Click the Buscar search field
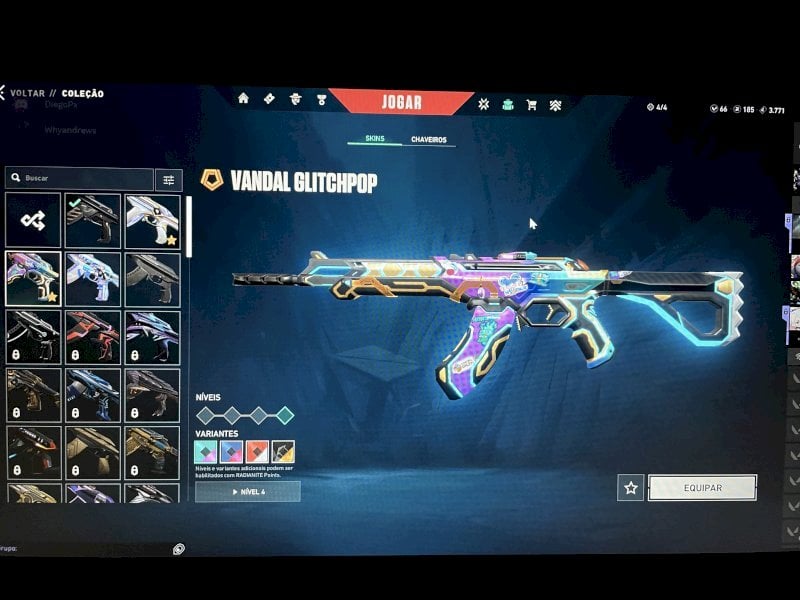The image size is (800, 600). (x=80, y=179)
